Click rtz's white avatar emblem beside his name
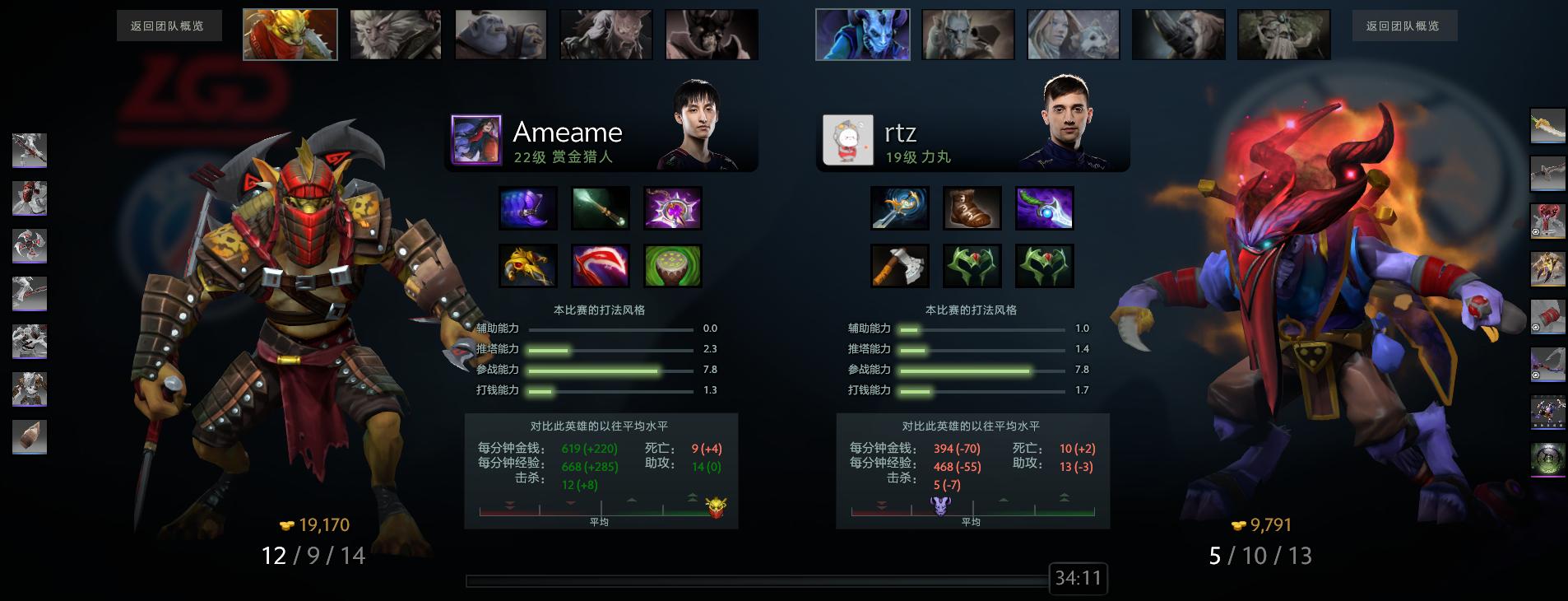Image resolution: width=1568 pixels, height=601 pixels. tap(849, 138)
